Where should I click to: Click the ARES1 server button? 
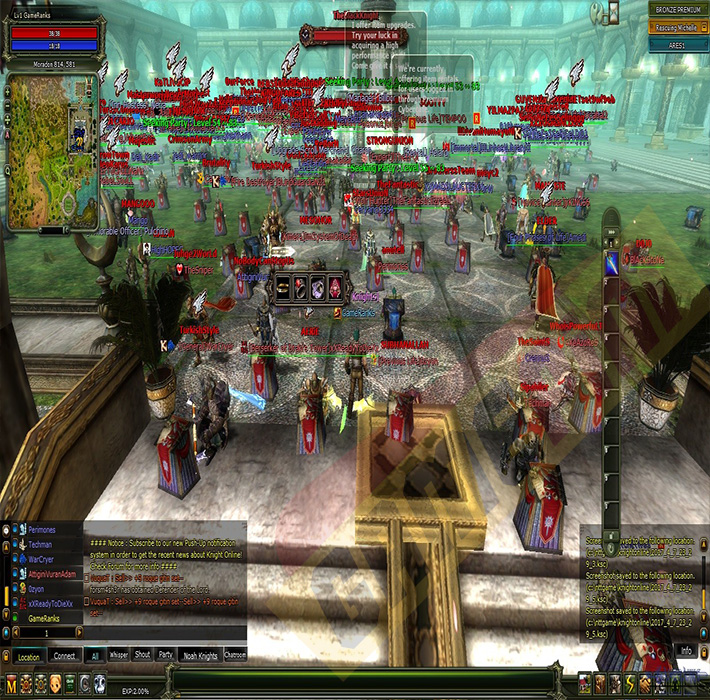[x=676, y=45]
